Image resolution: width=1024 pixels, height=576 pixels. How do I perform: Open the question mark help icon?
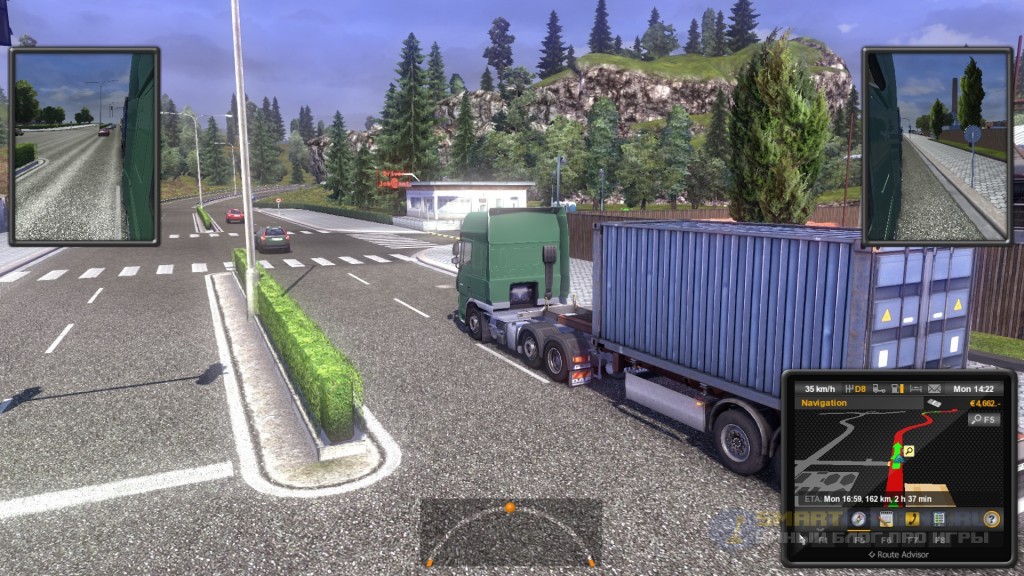click(991, 518)
